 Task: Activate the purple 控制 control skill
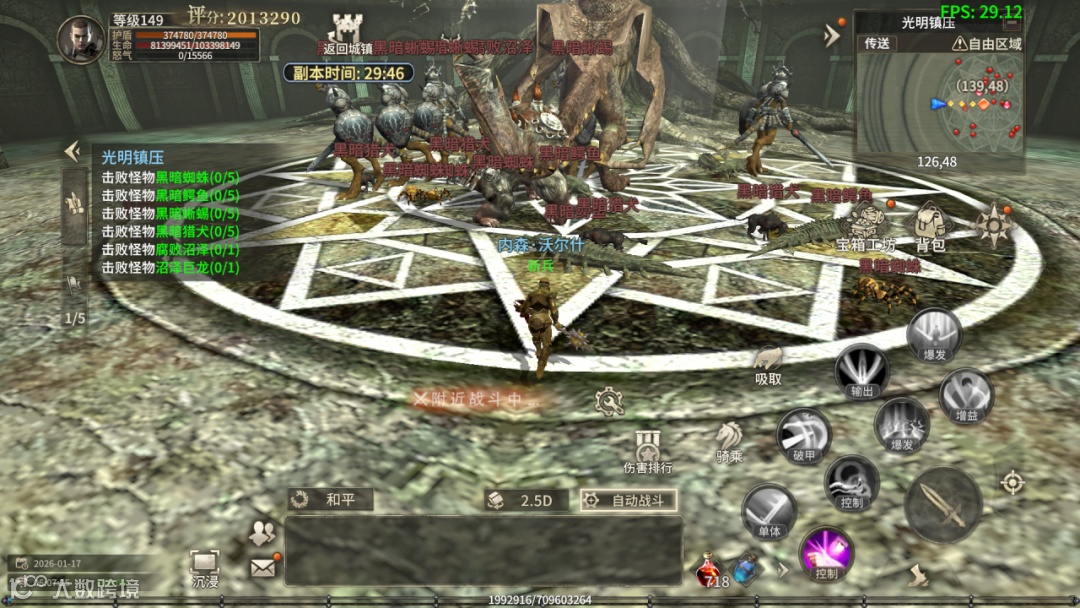[x=826, y=553]
